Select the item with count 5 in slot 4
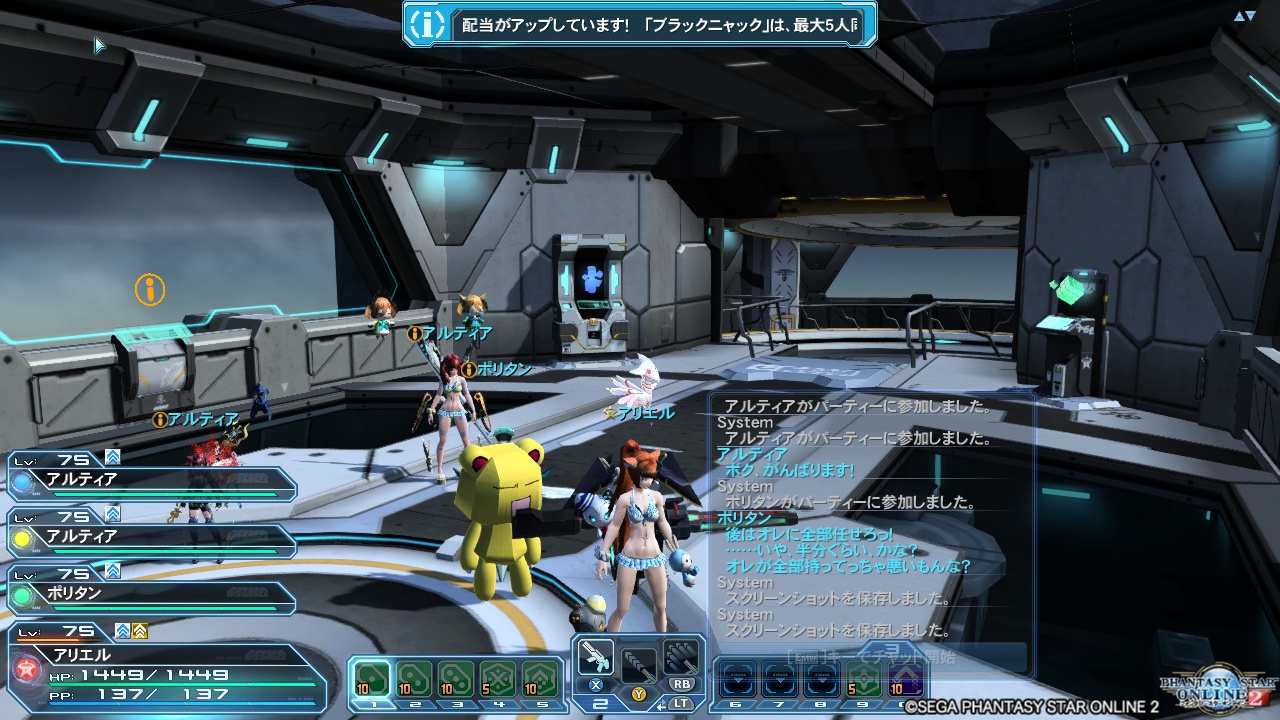 pyautogui.click(x=499, y=678)
